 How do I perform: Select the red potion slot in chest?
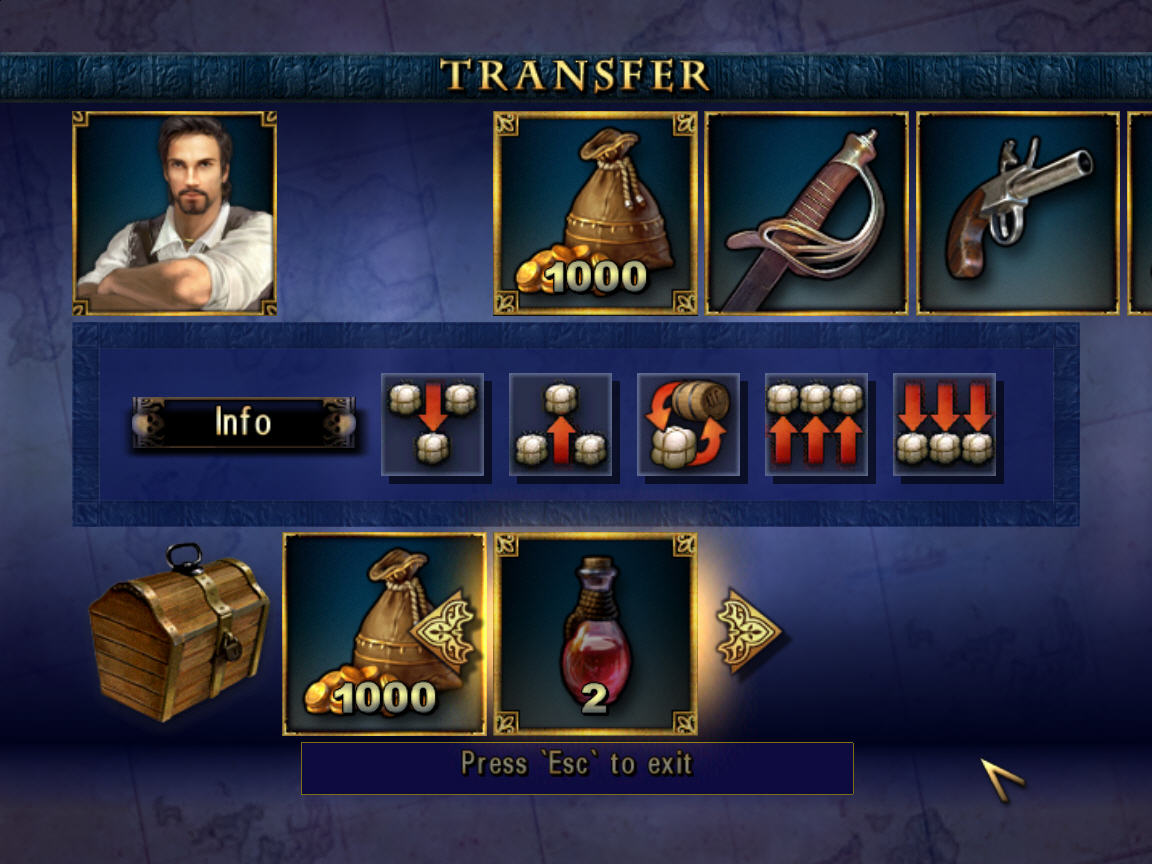pyautogui.click(x=595, y=634)
